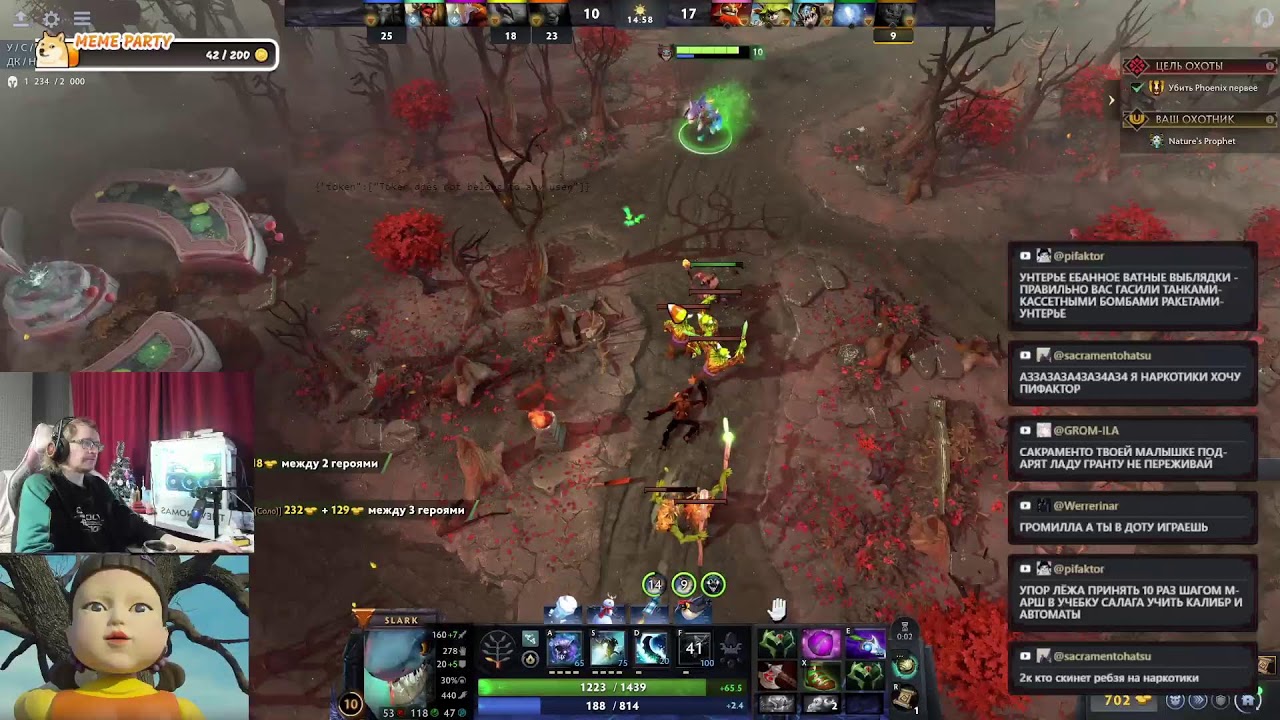Image resolution: width=1280 pixels, height=720 pixels.
Task: Toggle the Убить Phoenix первее checkmark
Action: tap(1137, 88)
